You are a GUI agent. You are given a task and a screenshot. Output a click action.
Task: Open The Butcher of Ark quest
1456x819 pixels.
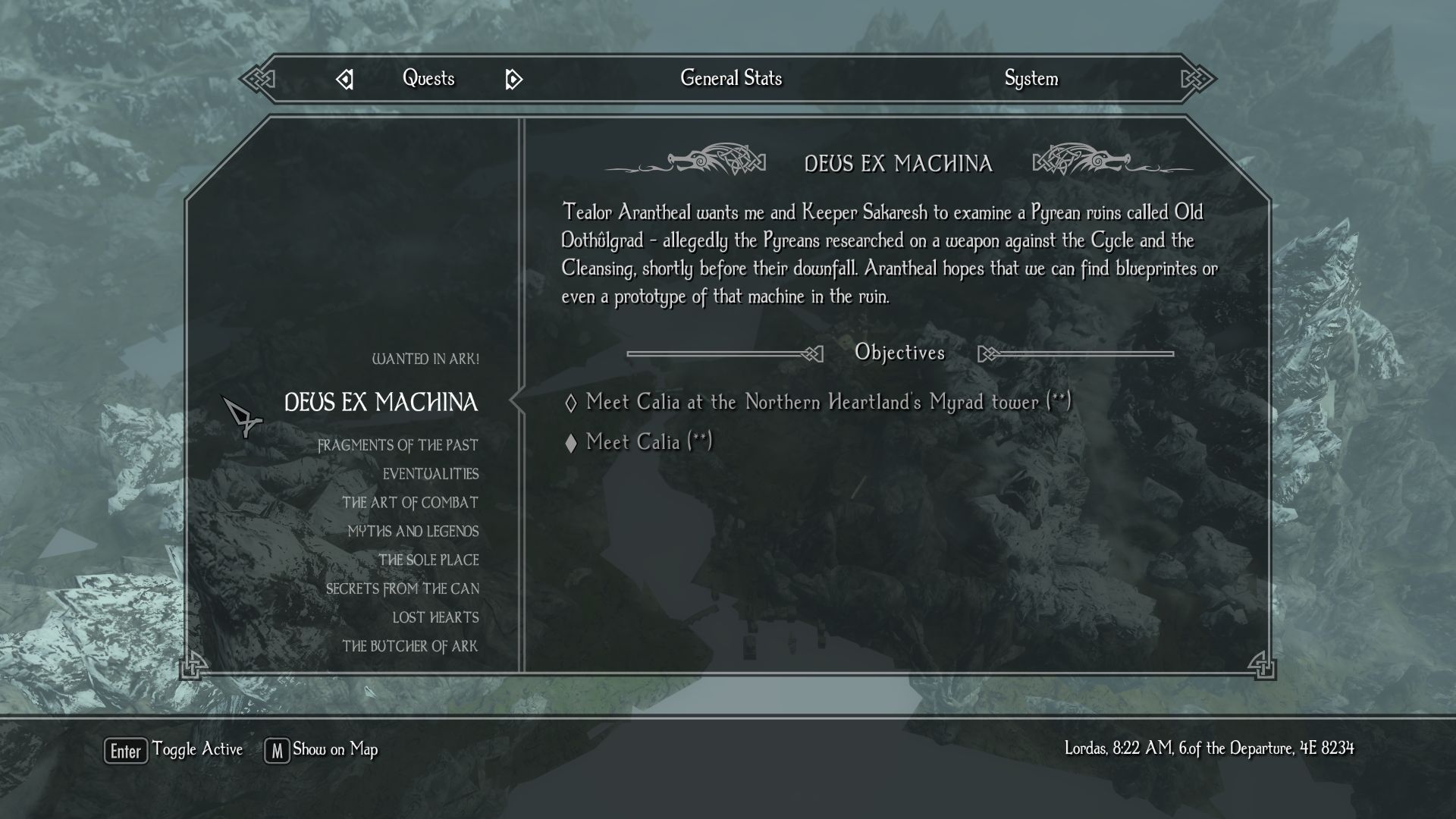pyautogui.click(x=409, y=647)
